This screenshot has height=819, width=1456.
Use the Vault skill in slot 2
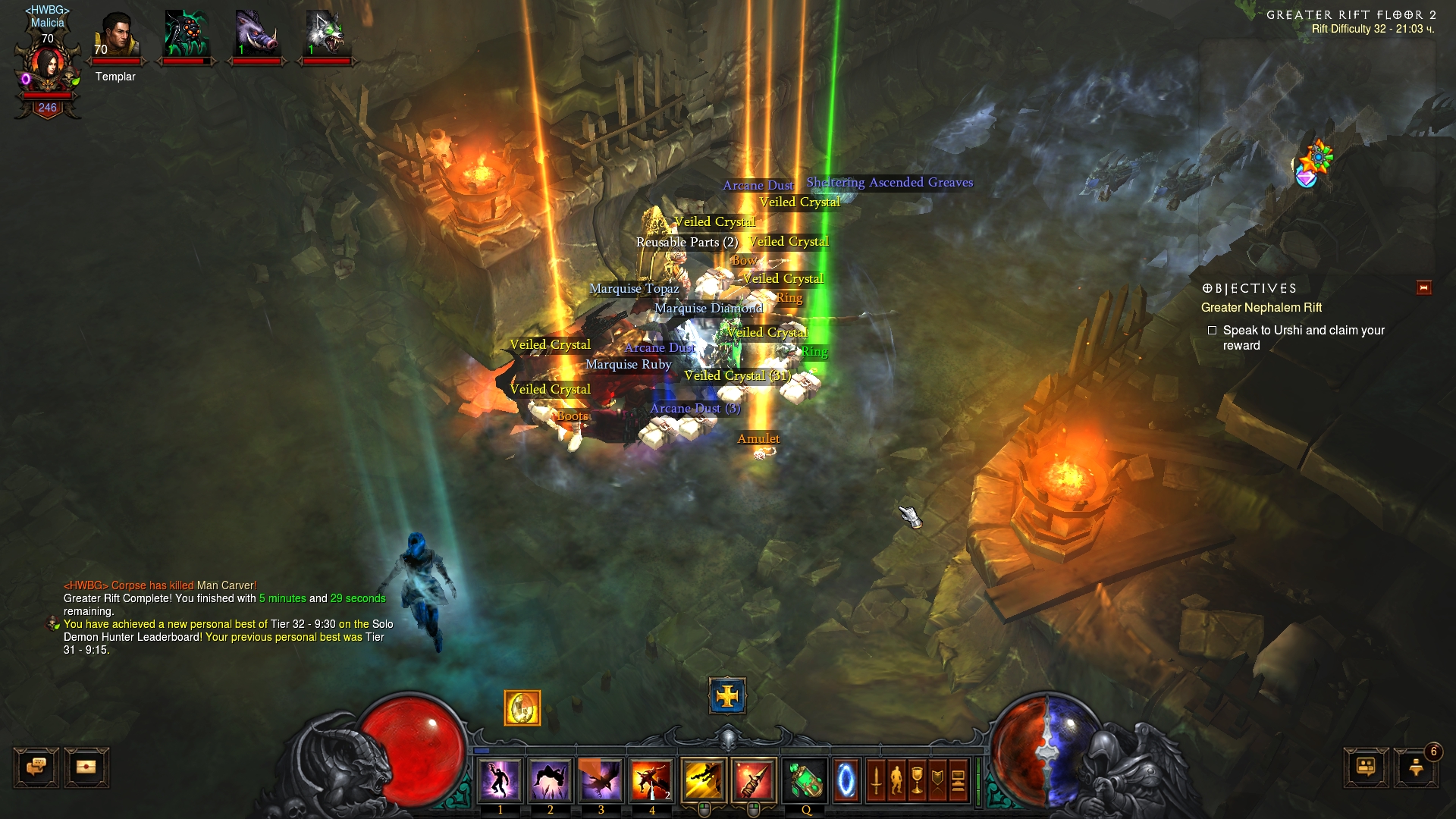(551, 779)
